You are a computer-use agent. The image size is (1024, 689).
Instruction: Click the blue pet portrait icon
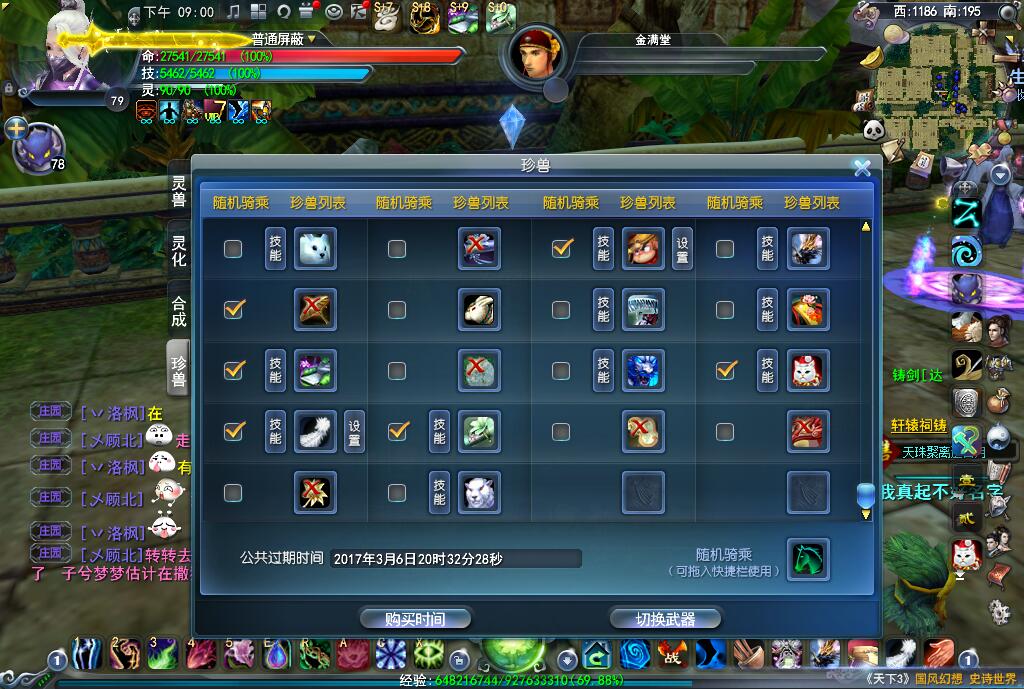click(38, 147)
